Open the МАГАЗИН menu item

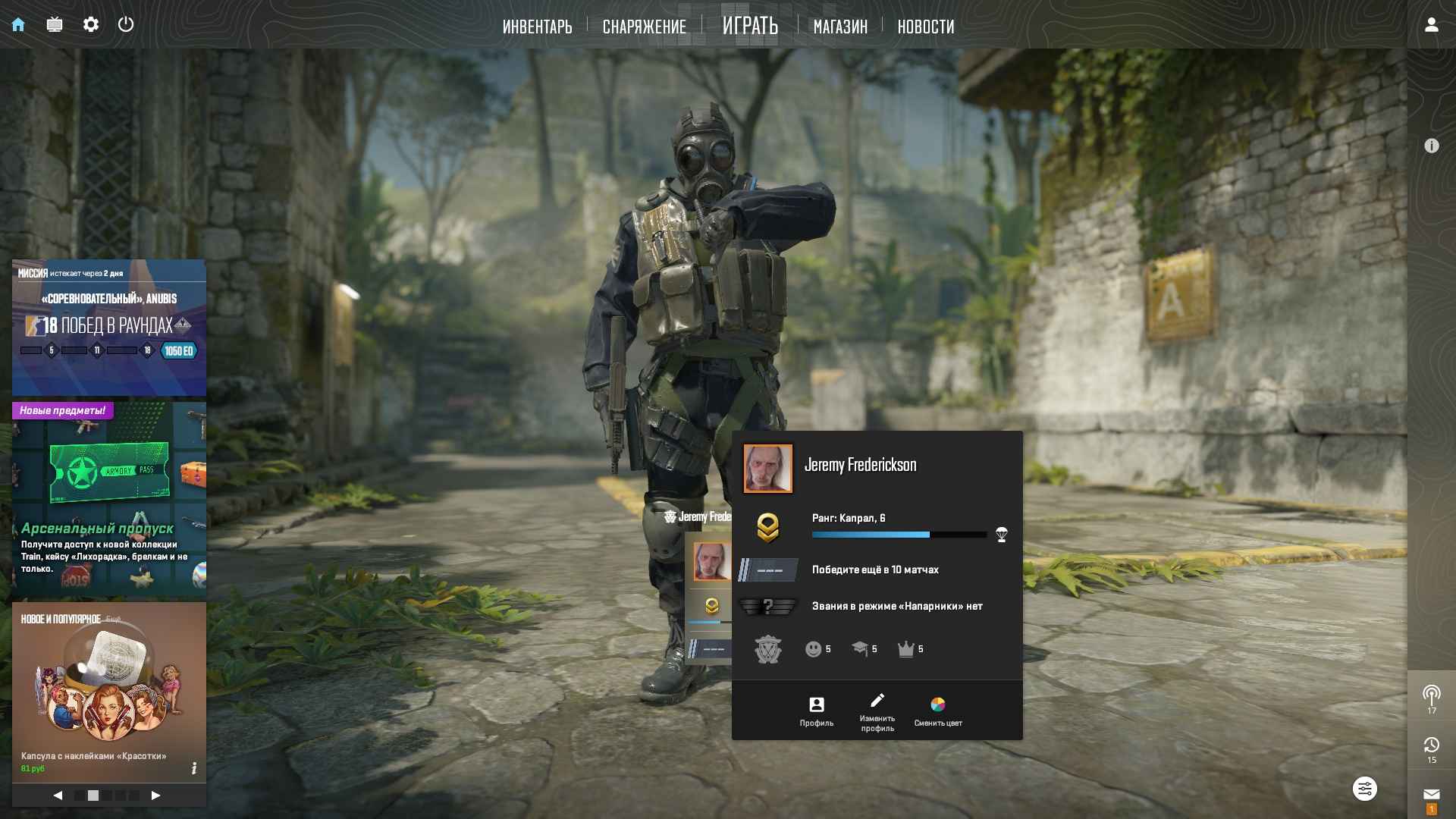coord(839,27)
